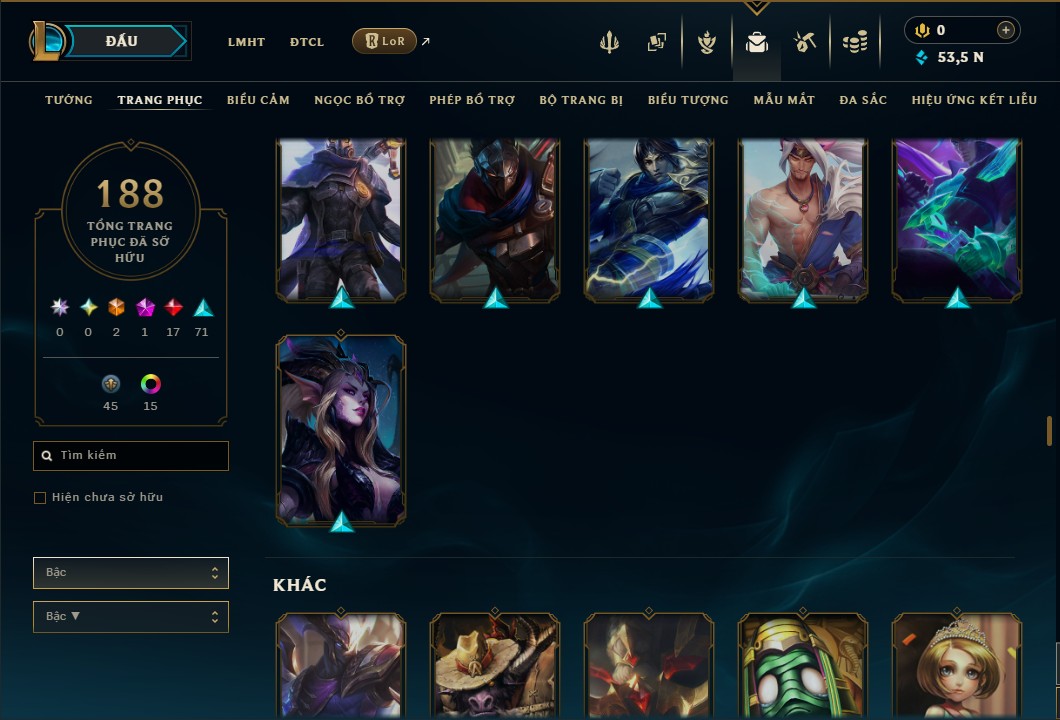Open the BIỂU CẢM tab
The image size is (1060, 720).
click(x=258, y=100)
